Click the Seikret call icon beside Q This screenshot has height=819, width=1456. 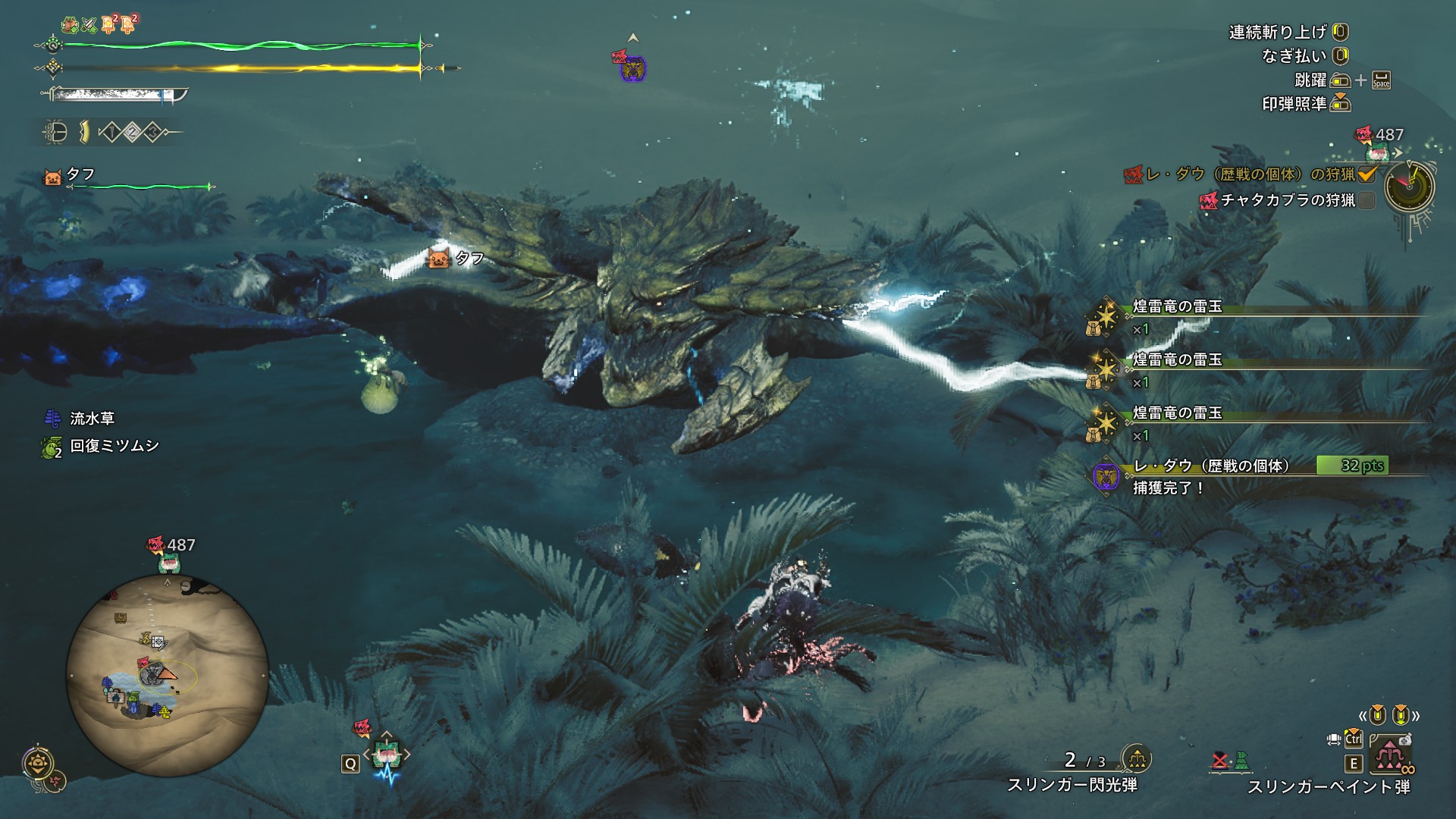tap(387, 755)
